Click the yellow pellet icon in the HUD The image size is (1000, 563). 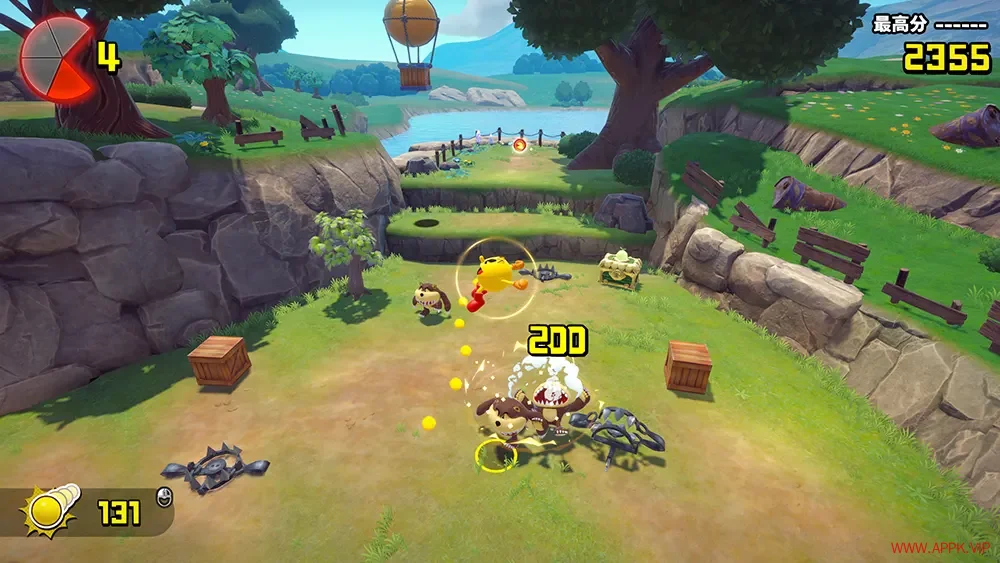pyautogui.click(x=46, y=511)
